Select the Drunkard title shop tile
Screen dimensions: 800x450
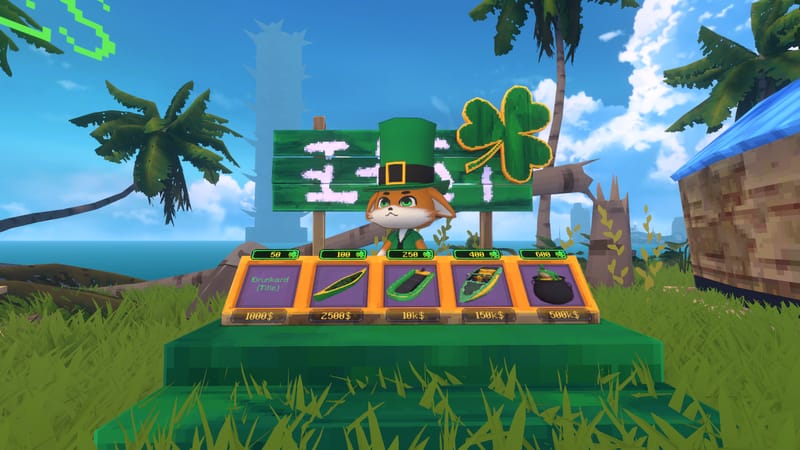269,285
